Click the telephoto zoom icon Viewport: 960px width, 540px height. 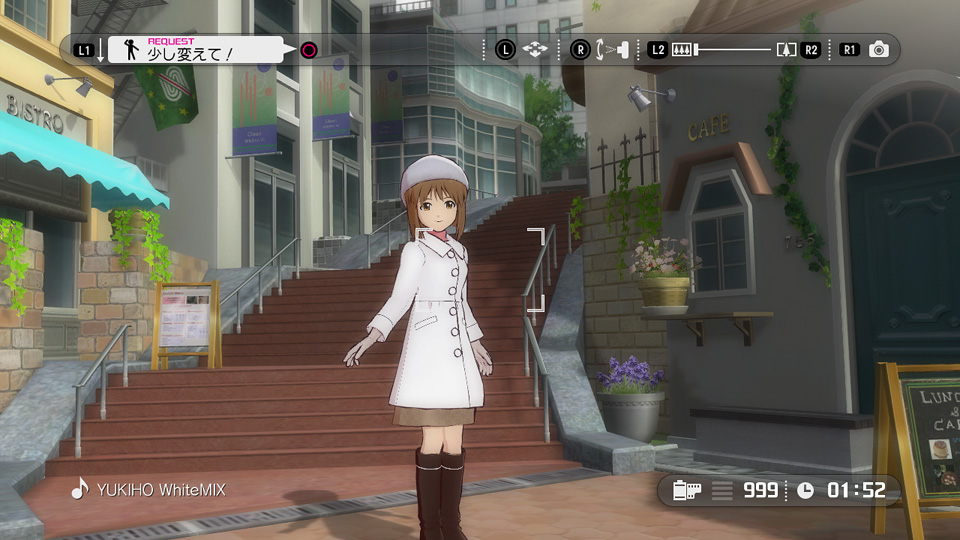(786, 49)
